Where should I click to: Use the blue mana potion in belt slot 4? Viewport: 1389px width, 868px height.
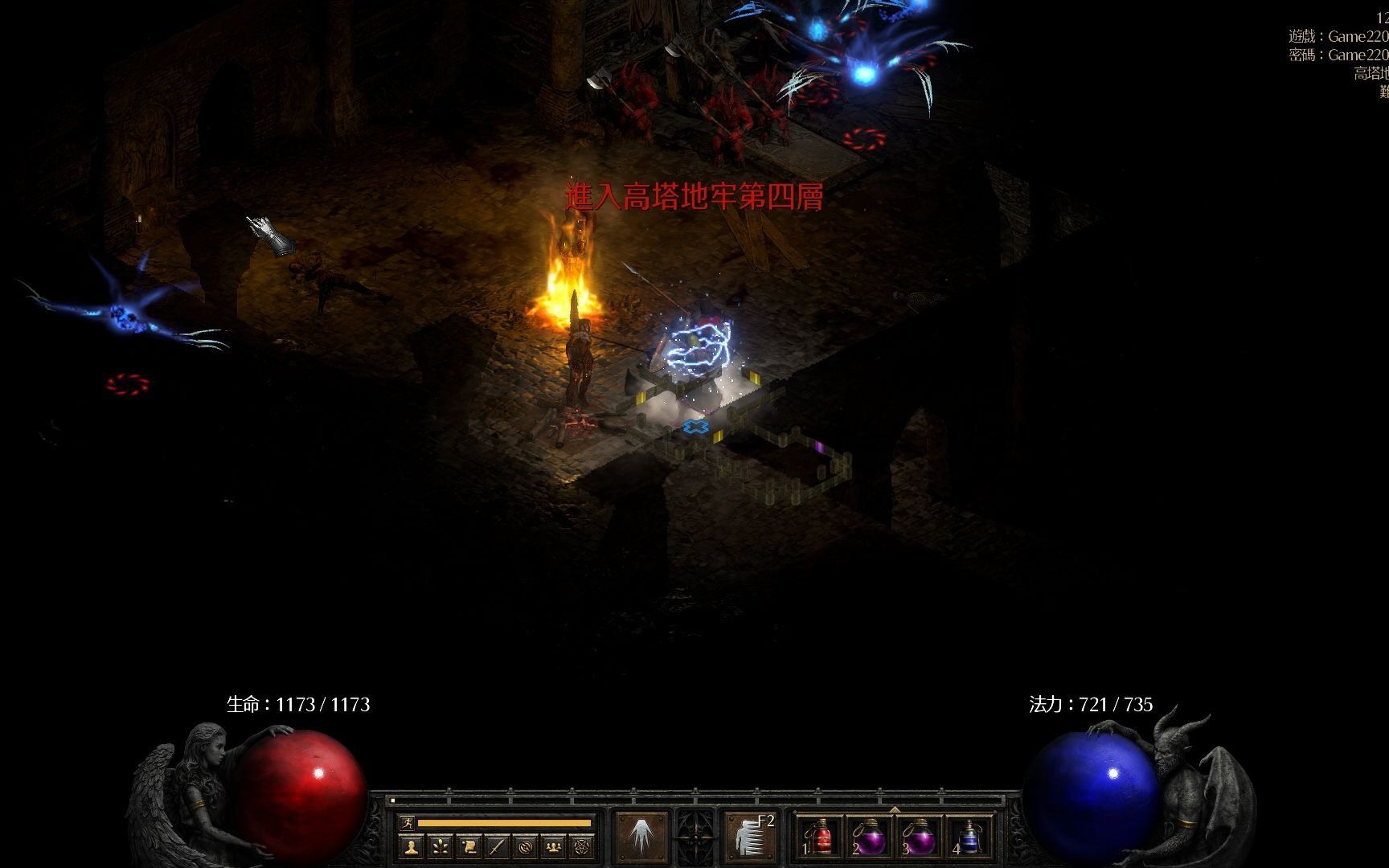pos(969,837)
